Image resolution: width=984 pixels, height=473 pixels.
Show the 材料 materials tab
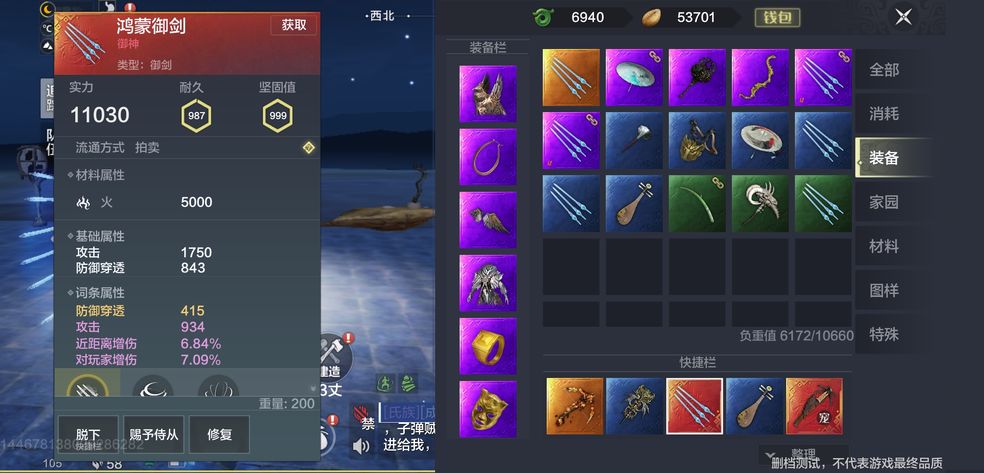pos(884,245)
